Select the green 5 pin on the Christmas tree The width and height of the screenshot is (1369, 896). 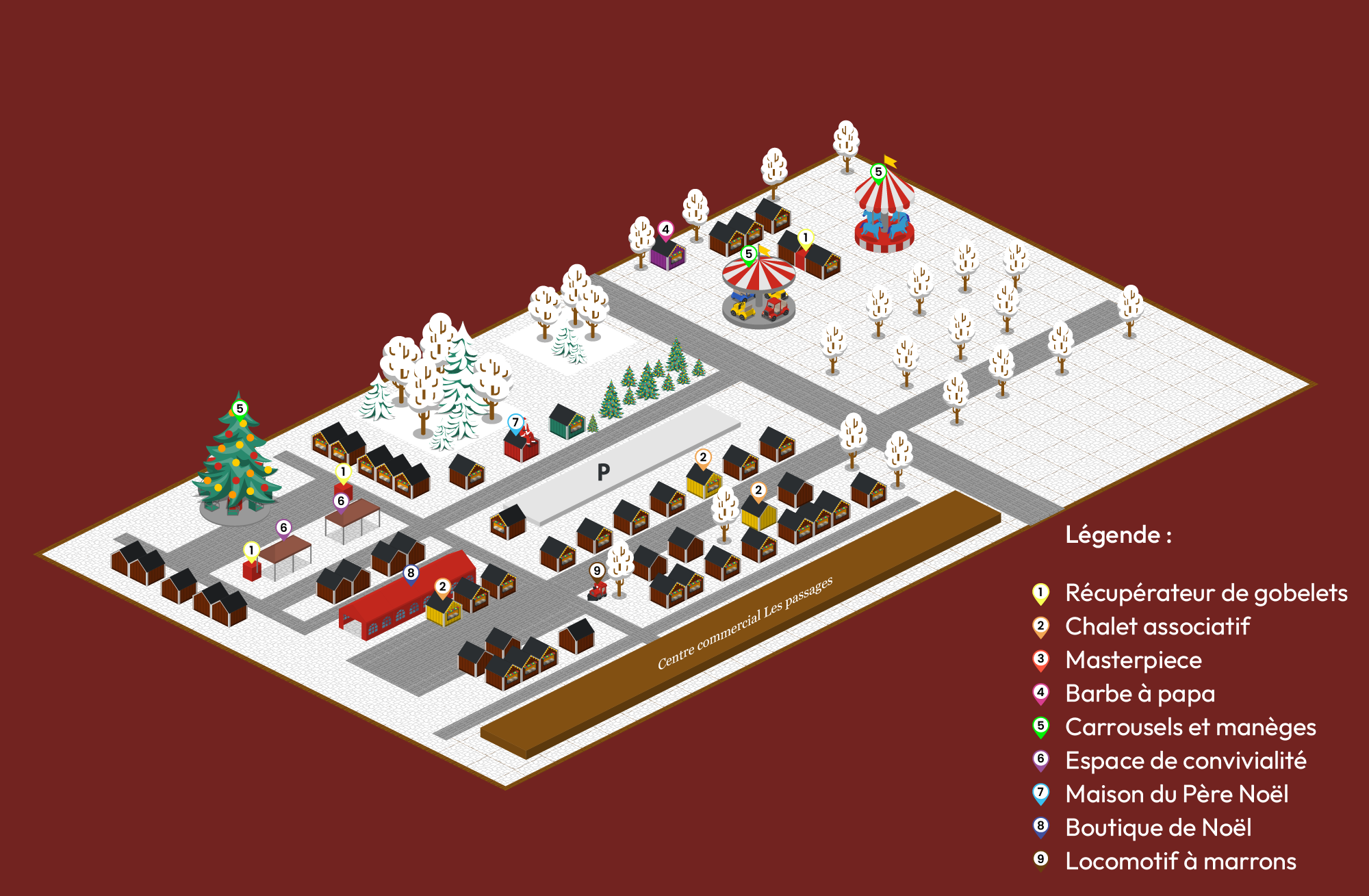[x=240, y=409]
